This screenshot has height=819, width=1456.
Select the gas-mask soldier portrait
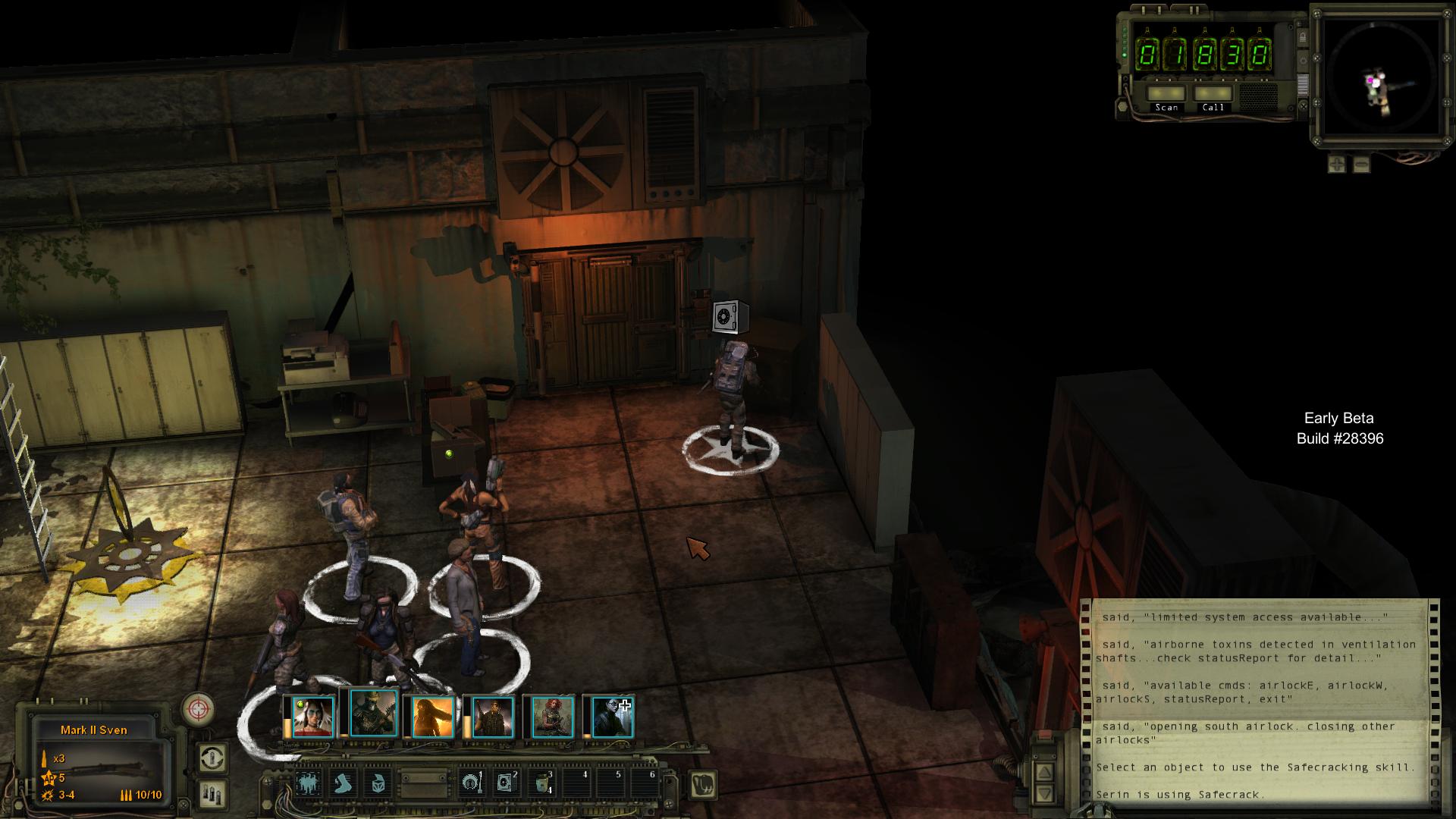click(373, 714)
